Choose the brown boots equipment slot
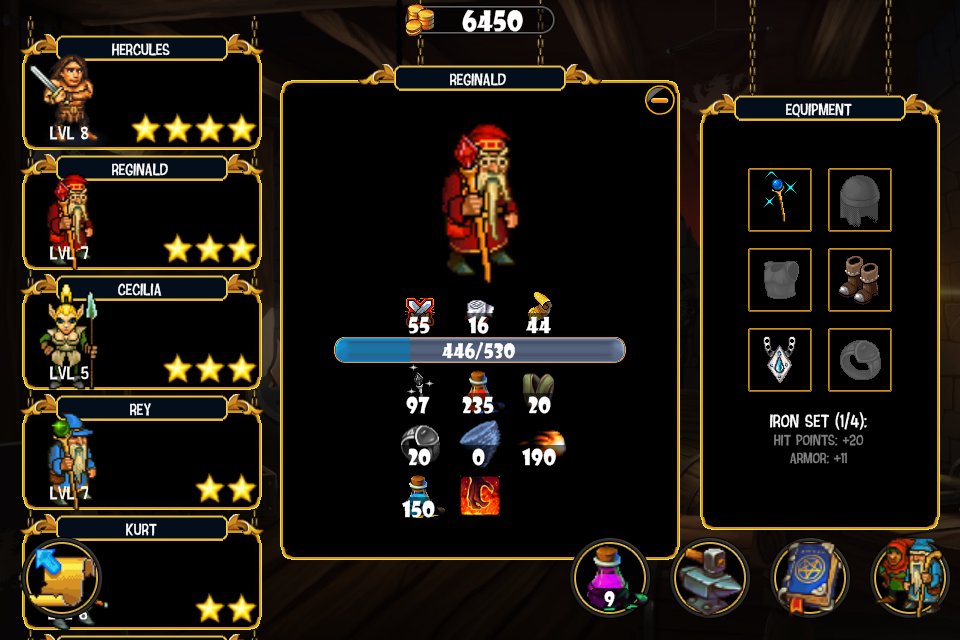This screenshot has width=960, height=640. [x=860, y=280]
